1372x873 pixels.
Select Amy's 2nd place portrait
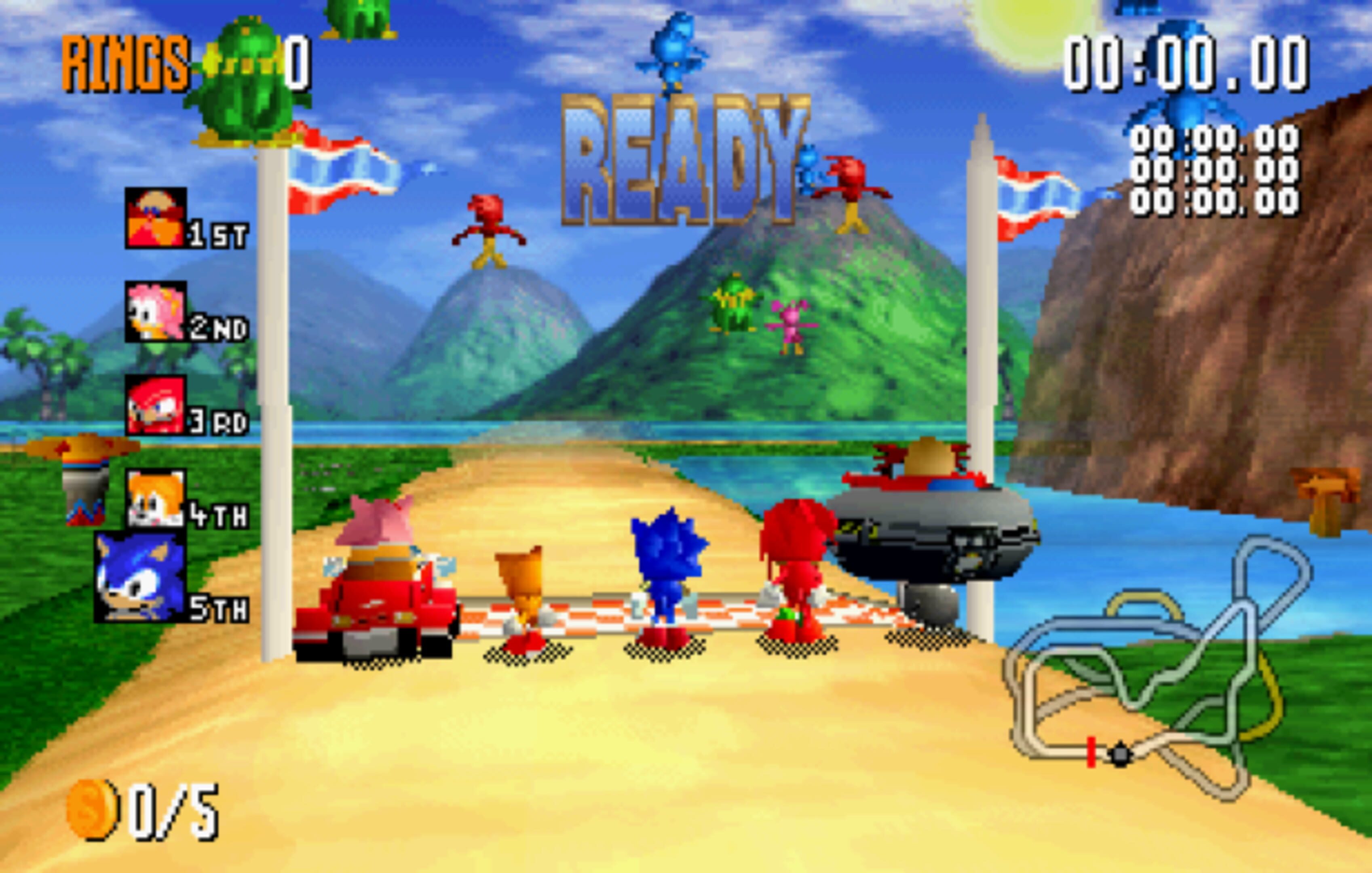[156, 311]
